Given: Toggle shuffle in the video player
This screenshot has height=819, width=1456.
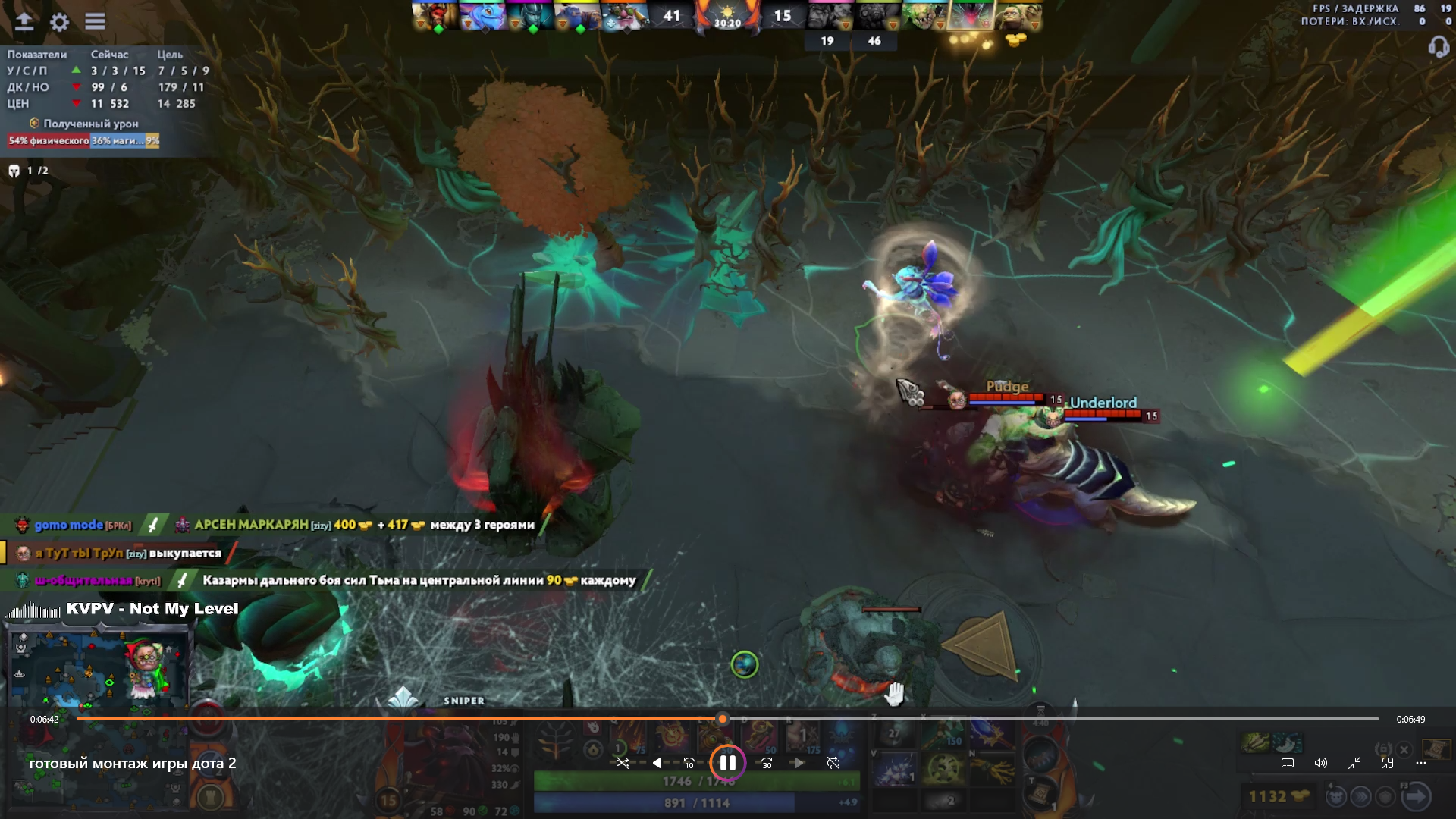Looking at the screenshot, I should (x=622, y=763).
